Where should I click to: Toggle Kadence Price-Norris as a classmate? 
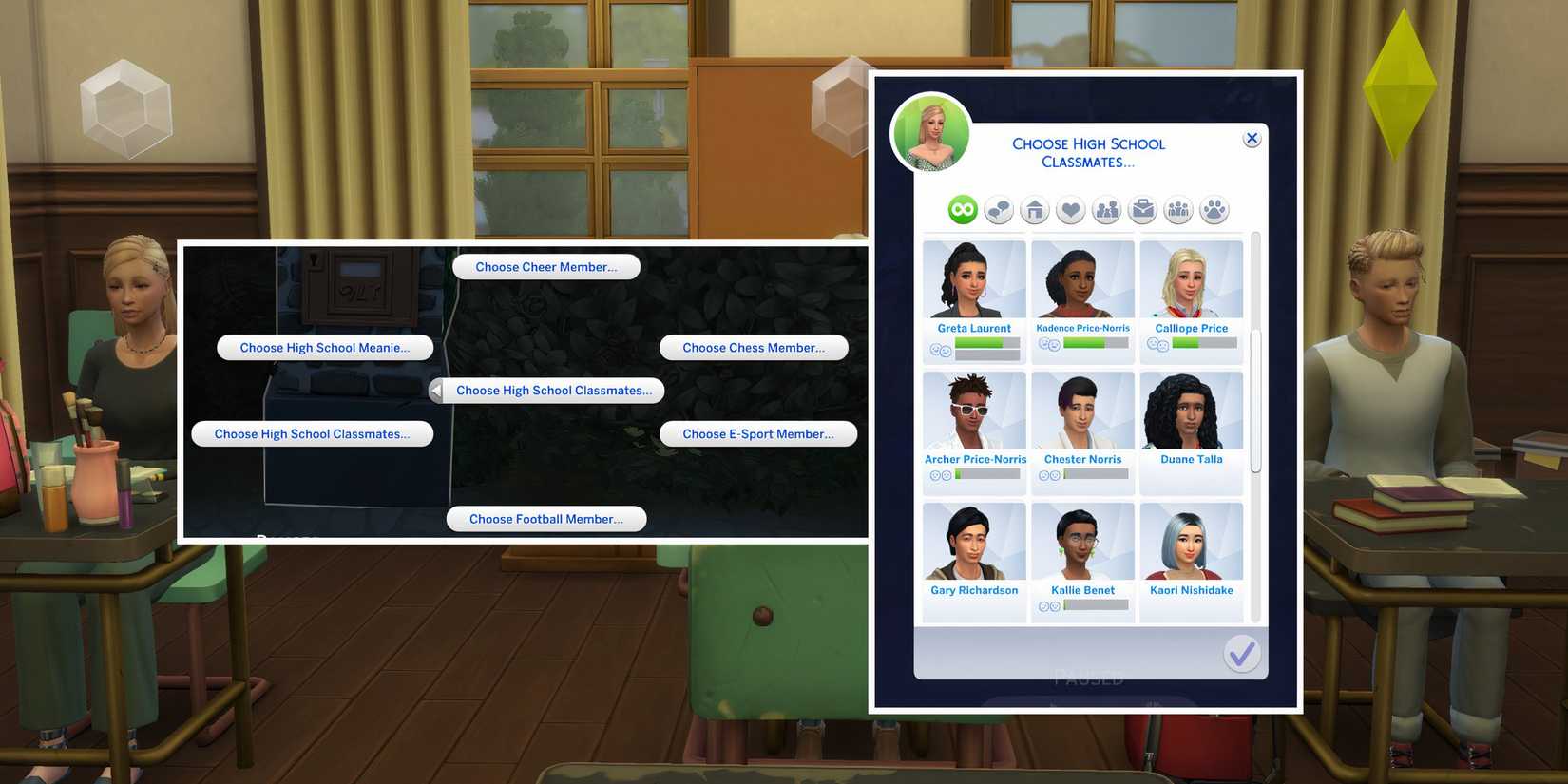1082,282
